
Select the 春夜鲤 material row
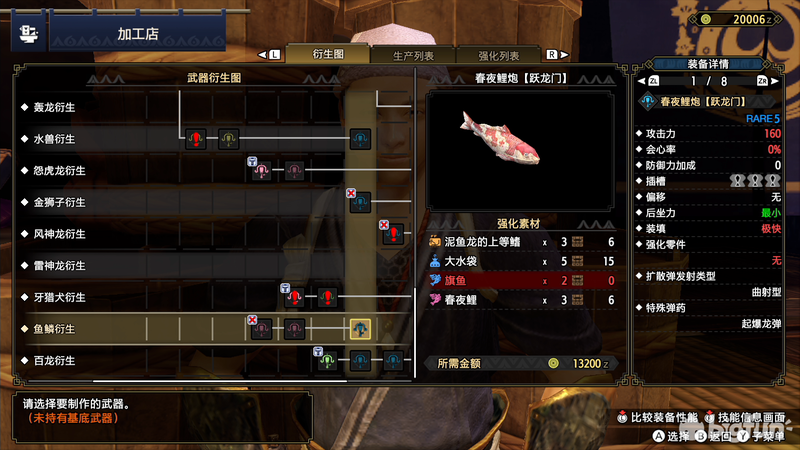pos(520,299)
